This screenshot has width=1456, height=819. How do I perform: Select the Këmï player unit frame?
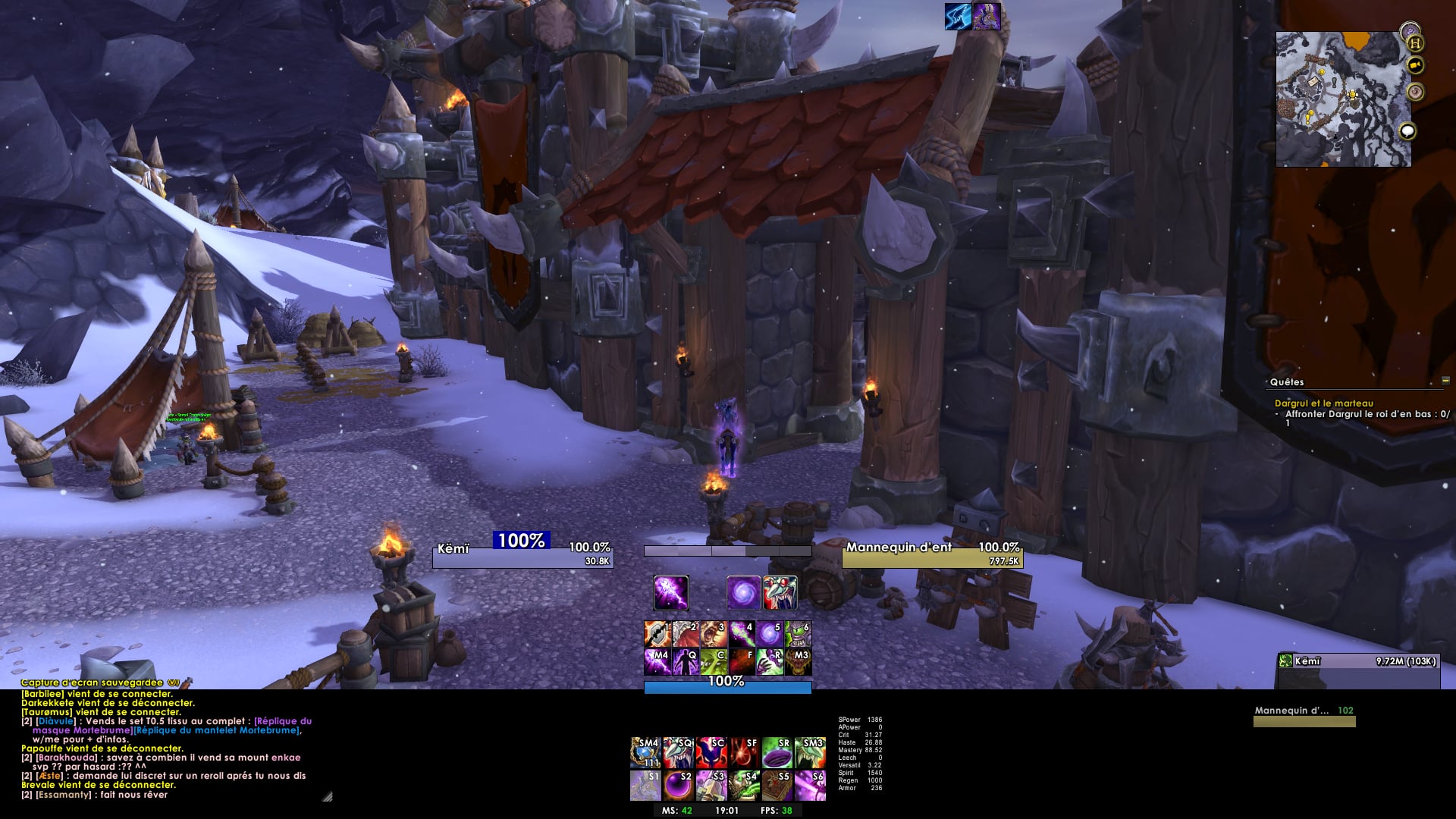pos(522,554)
